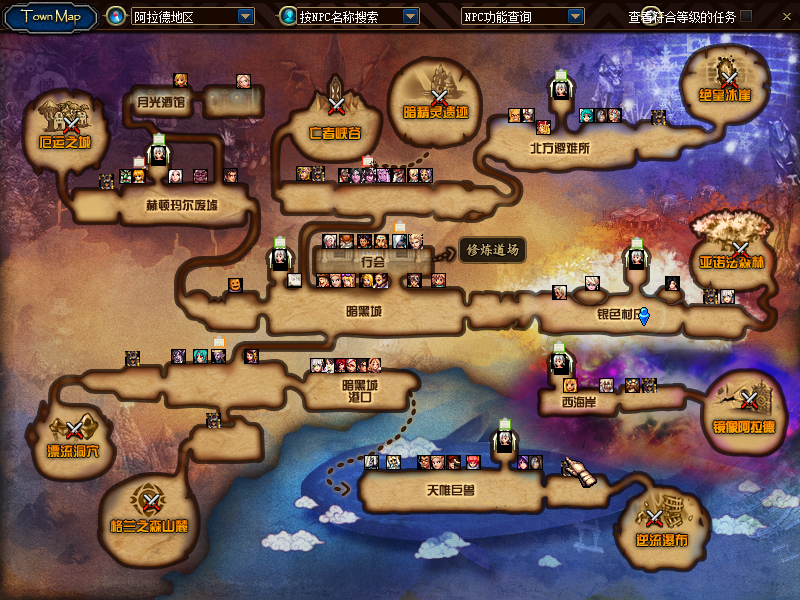Select the 月光酒馆 town area
This screenshot has width=800, height=600.
pyautogui.click(x=162, y=101)
